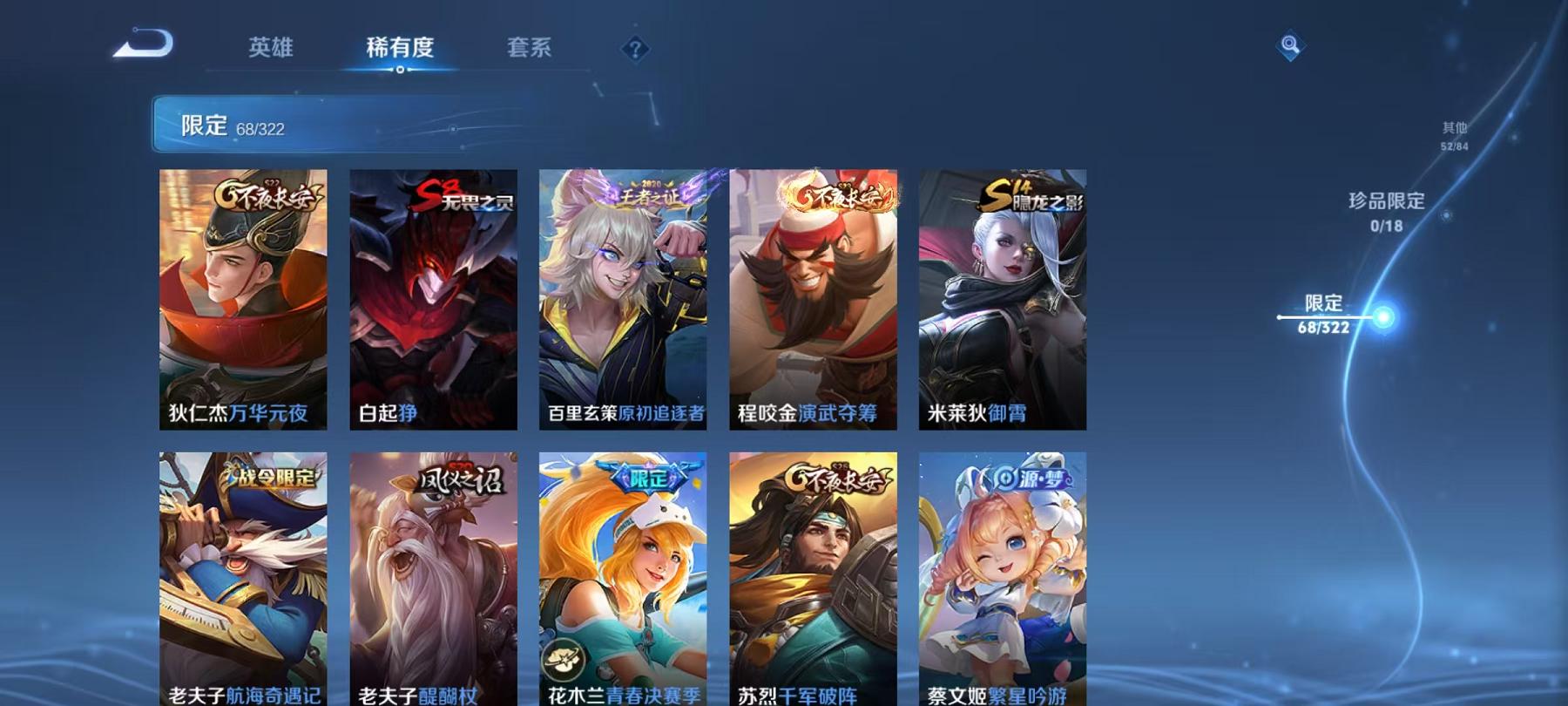
Task: Select the 稀有度 tab
Action: pos(400,50)
